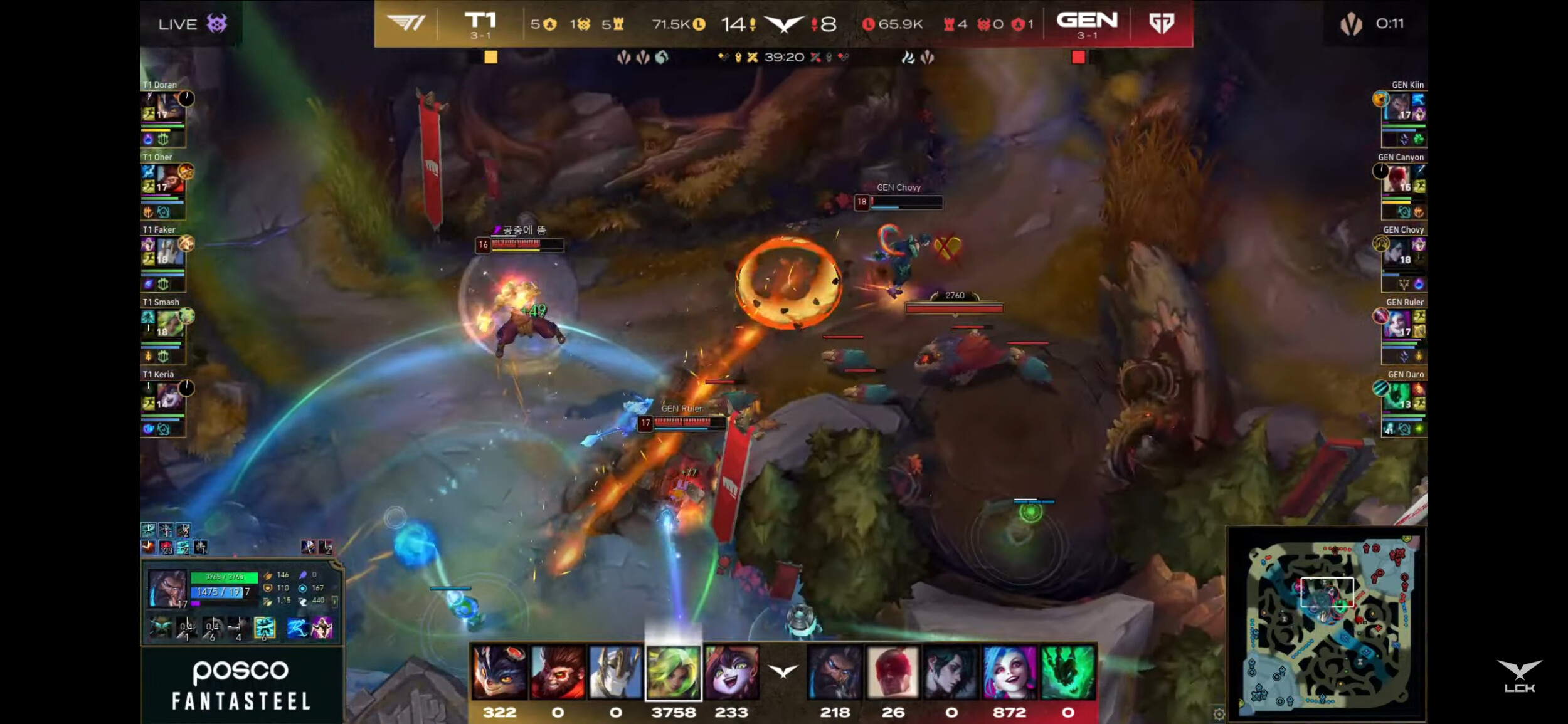Select Udyr's highlighted storm ability icon
1568x724 pixels.
tap(264, 627)
